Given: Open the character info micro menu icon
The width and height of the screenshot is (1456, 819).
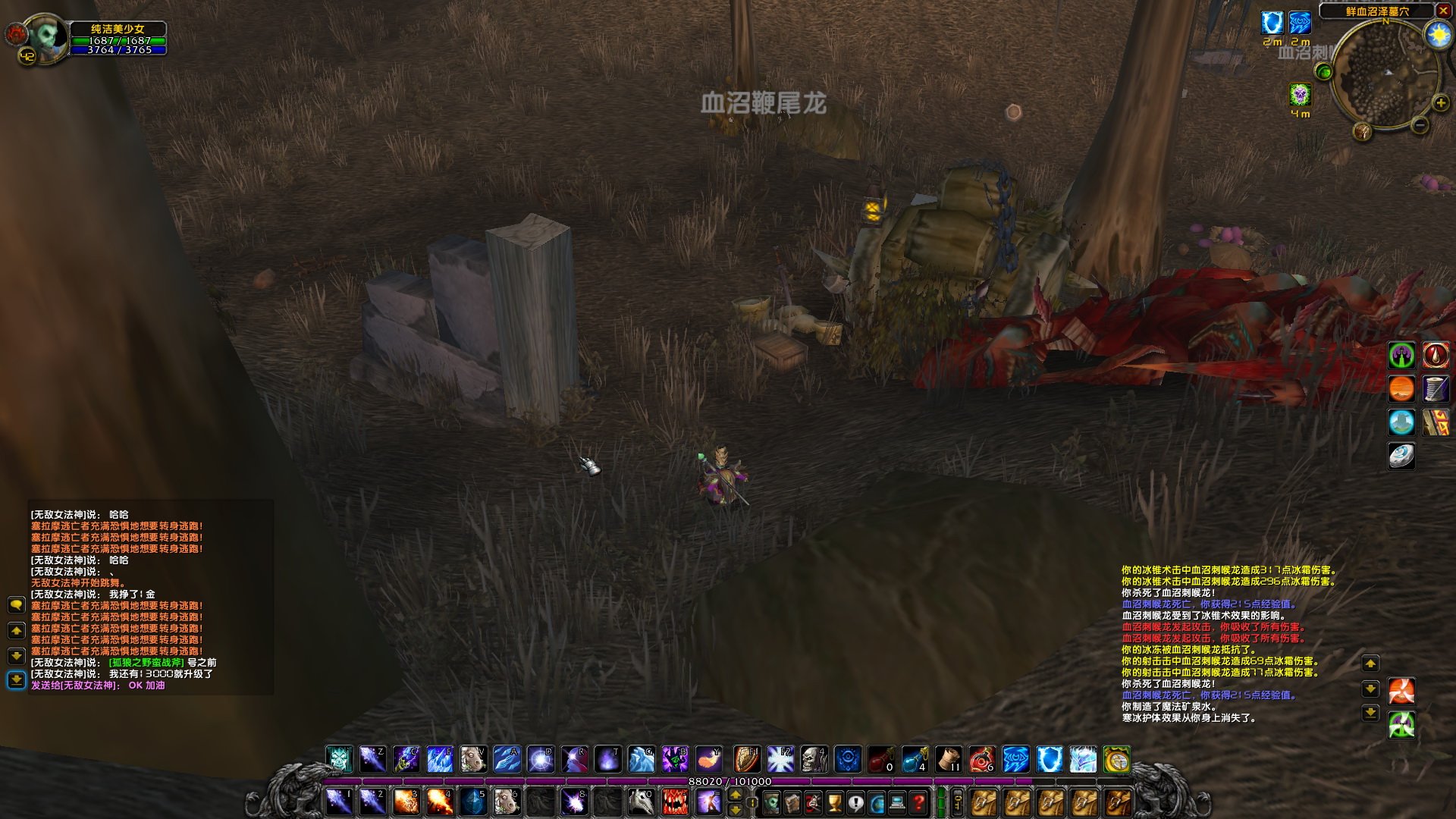Looking at the screenshot, I should tap(772, 802).
